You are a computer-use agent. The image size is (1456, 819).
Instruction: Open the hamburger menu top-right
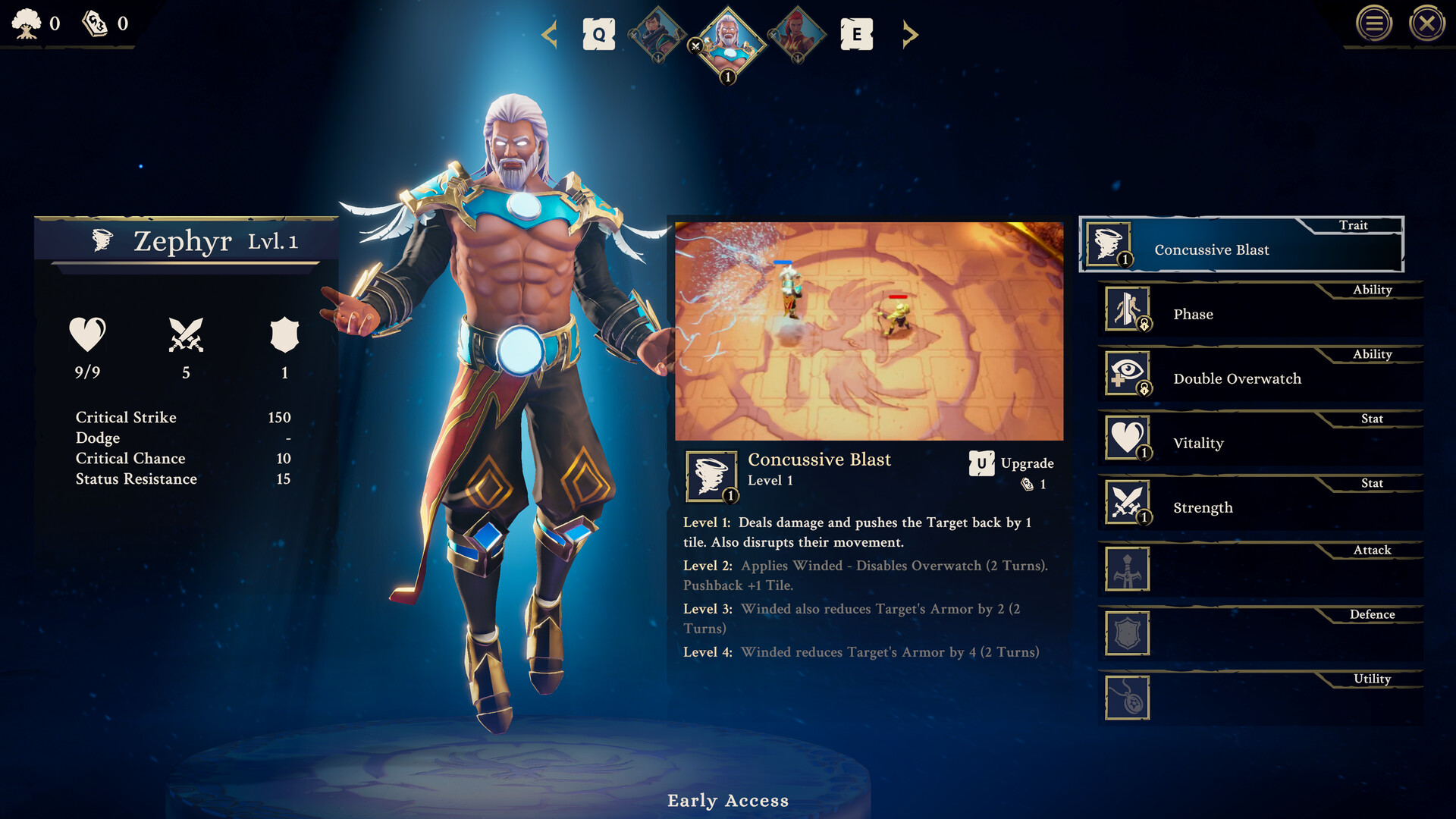(1375, 24)
